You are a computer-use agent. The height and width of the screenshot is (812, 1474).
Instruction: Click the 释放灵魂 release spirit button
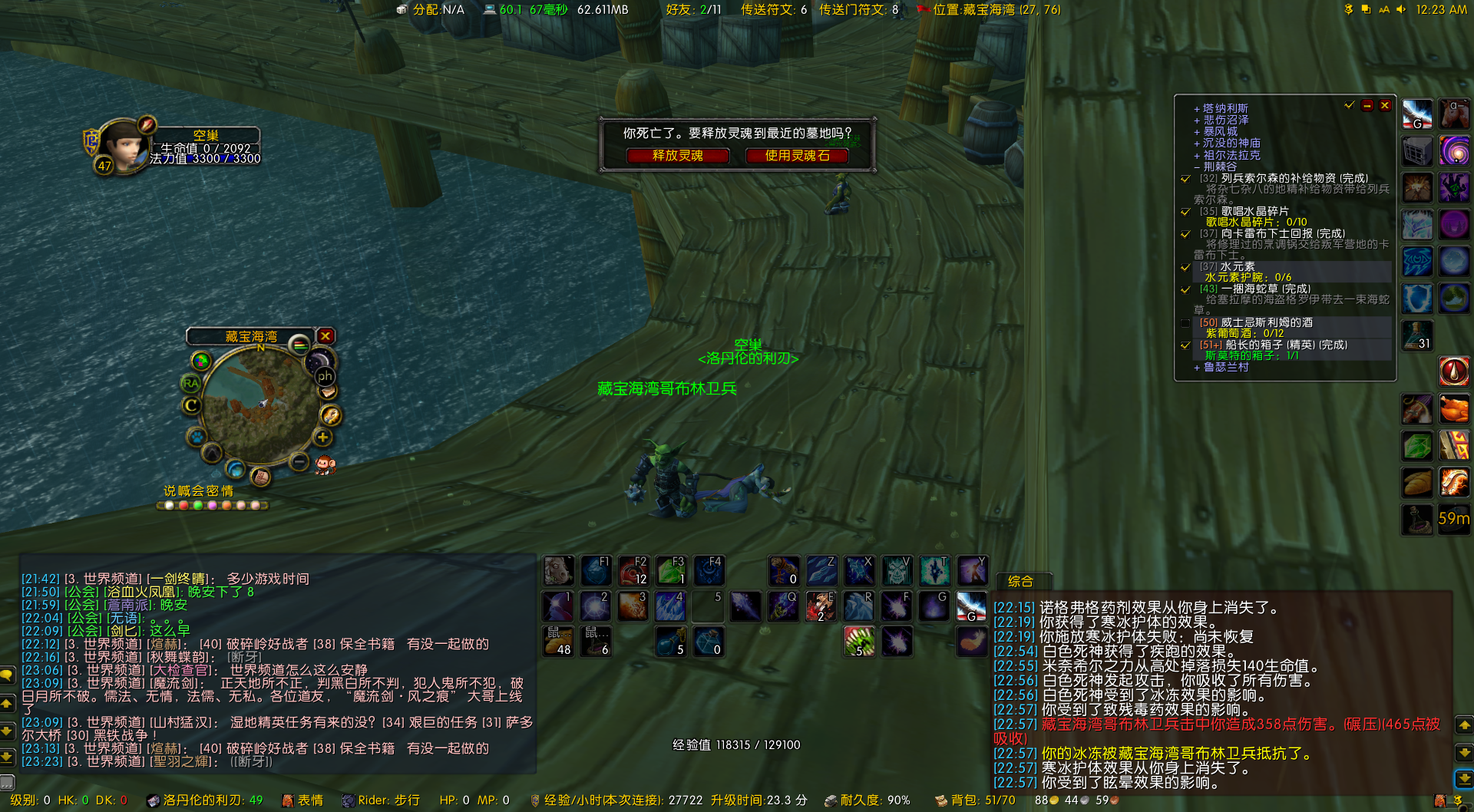point(677,156)
